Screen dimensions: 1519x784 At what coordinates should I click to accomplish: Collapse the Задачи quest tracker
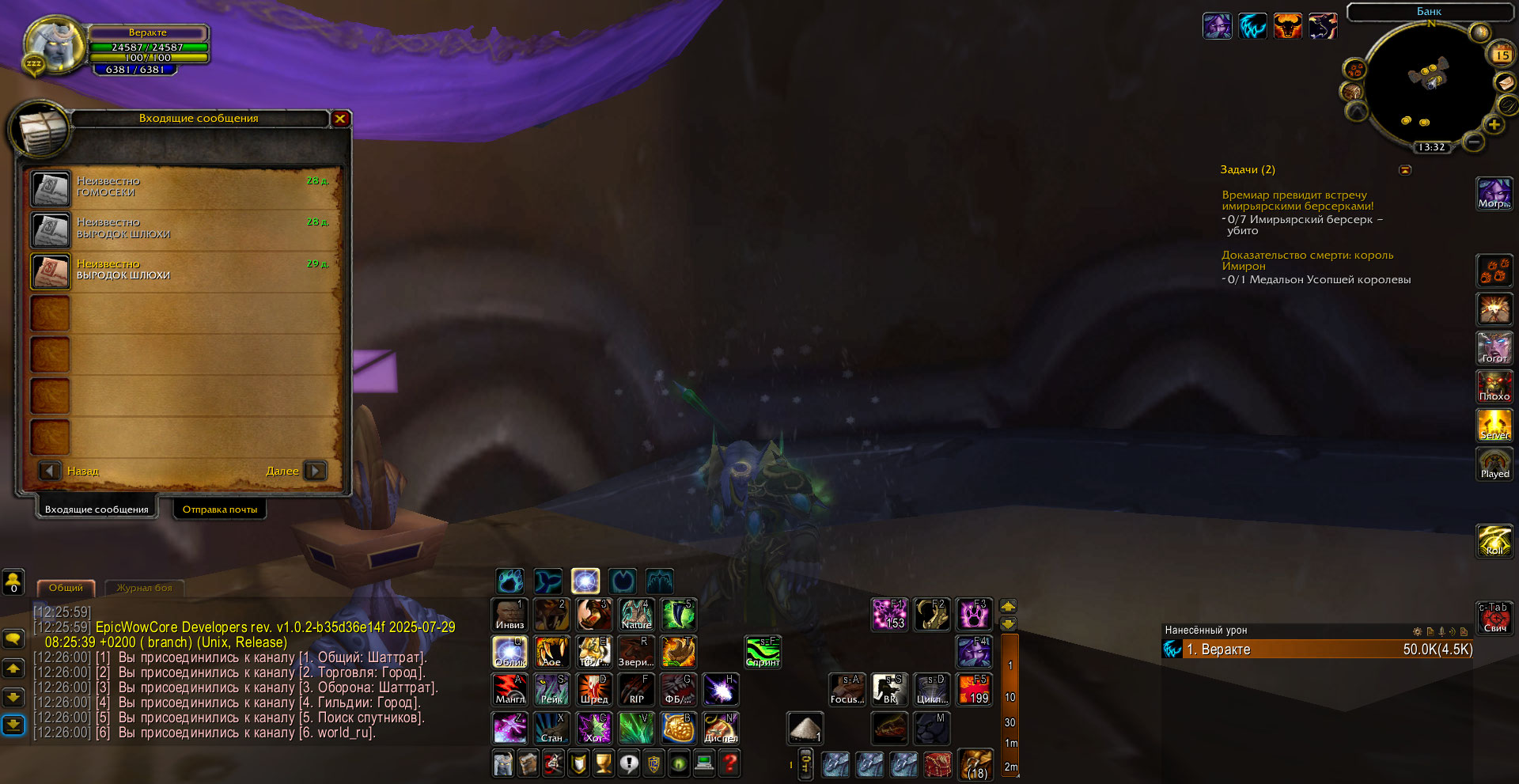click(x=1405, y=170)
